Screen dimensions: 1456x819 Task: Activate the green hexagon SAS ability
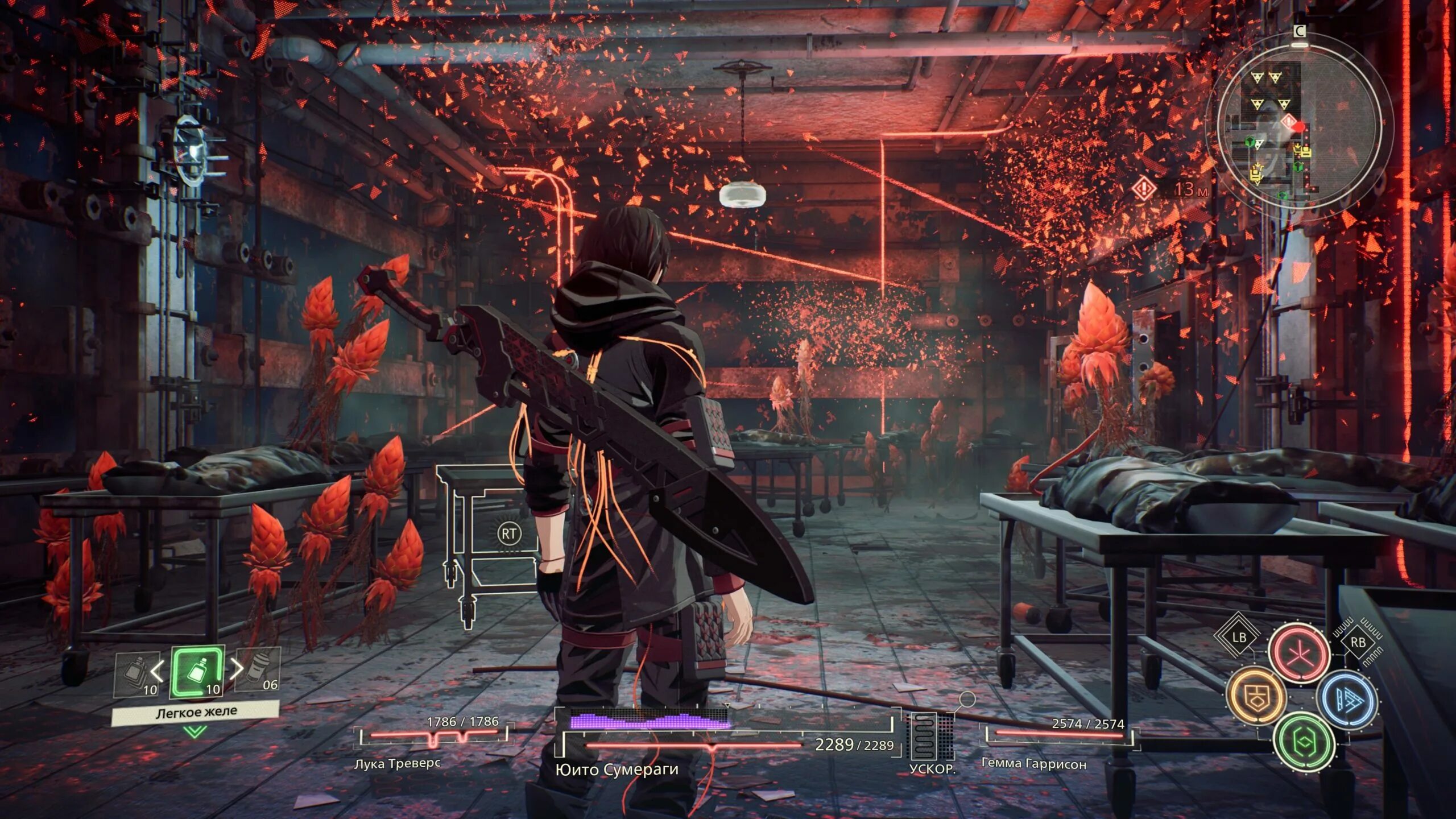point(1302,742)
